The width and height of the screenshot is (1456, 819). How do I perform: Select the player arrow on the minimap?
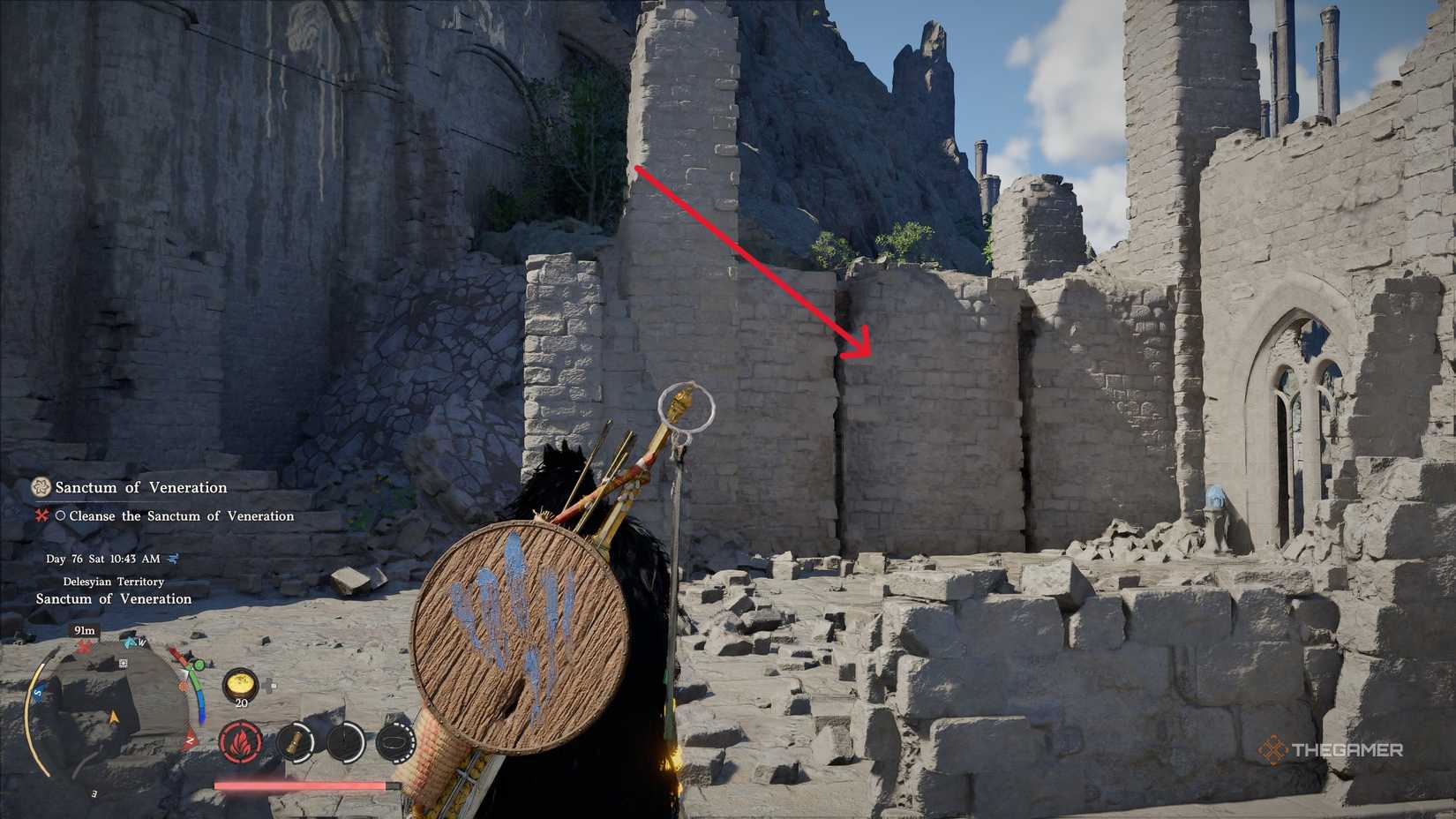tap(113, 714)
